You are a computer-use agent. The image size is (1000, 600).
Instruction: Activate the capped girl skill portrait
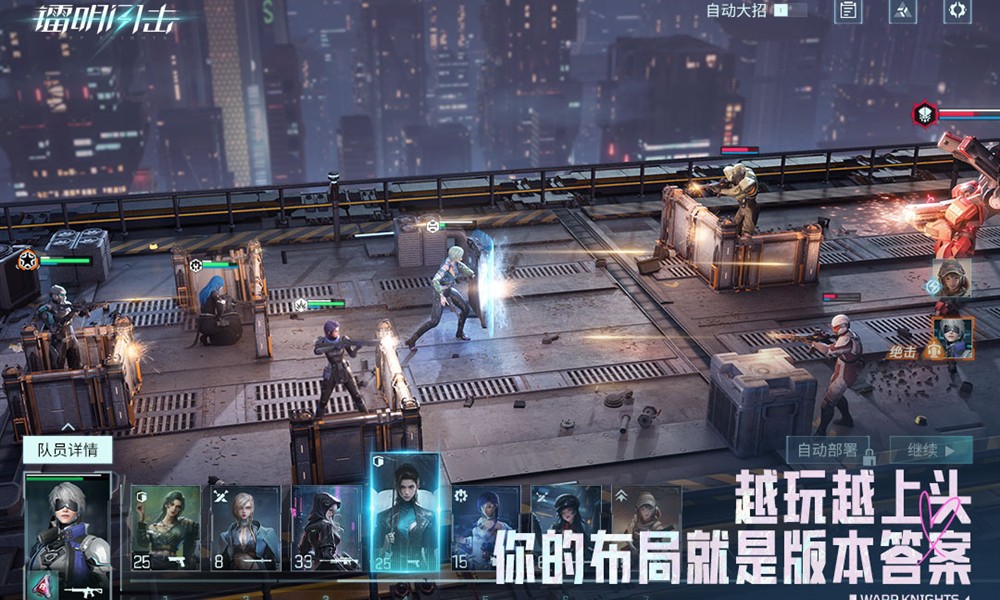(951, 279)
